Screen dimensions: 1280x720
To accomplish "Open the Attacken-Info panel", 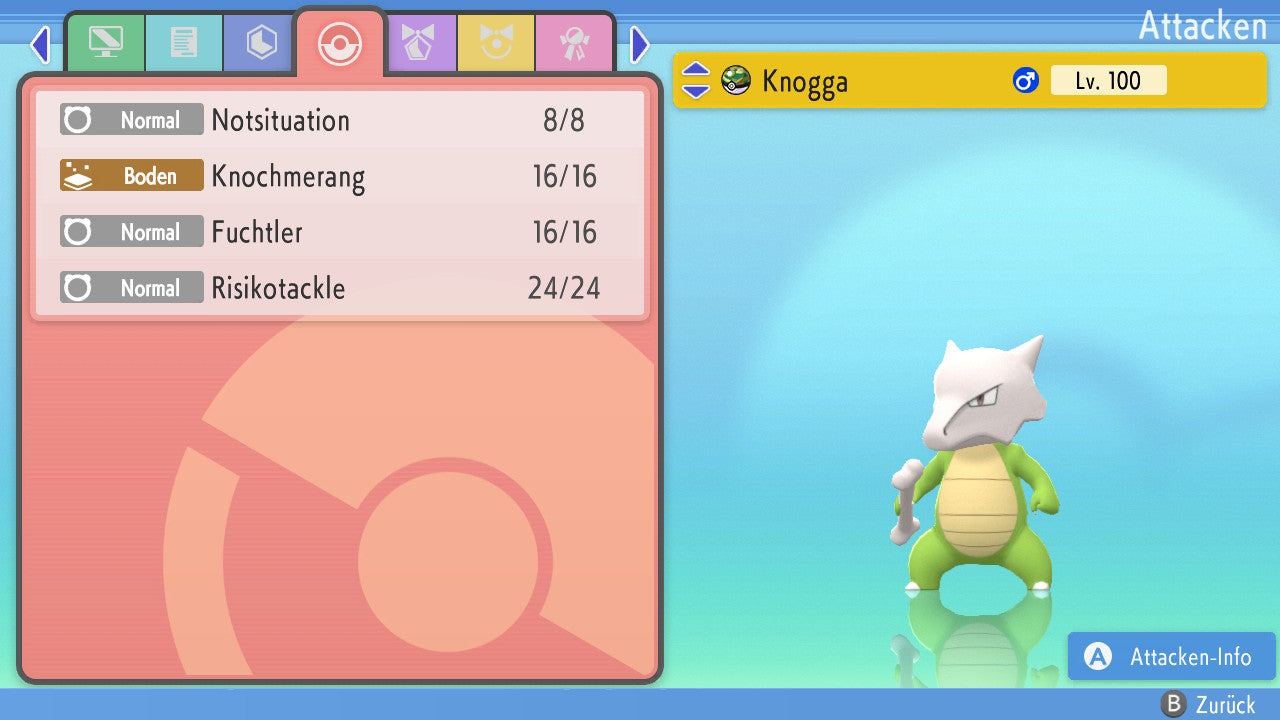I will [x=1171, y=657].
